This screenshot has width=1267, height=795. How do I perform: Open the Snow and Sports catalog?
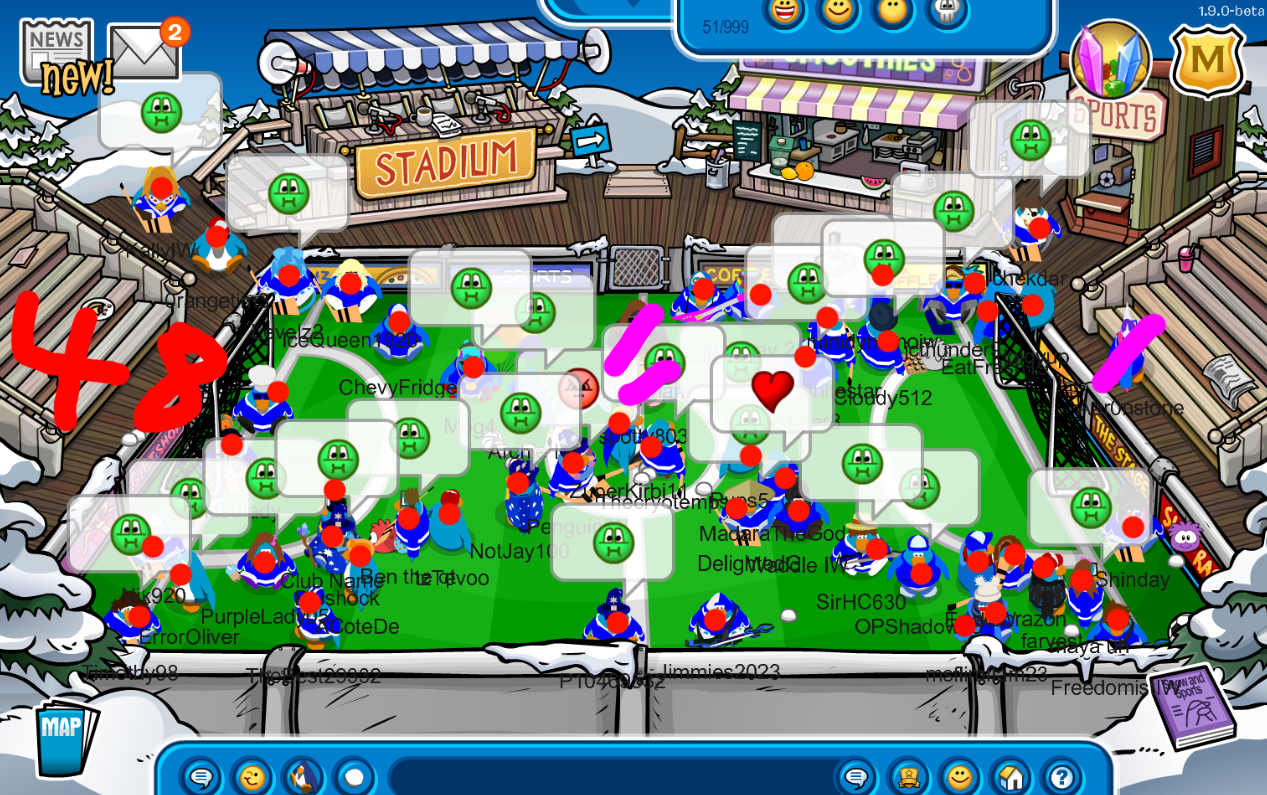point(1192,708)
